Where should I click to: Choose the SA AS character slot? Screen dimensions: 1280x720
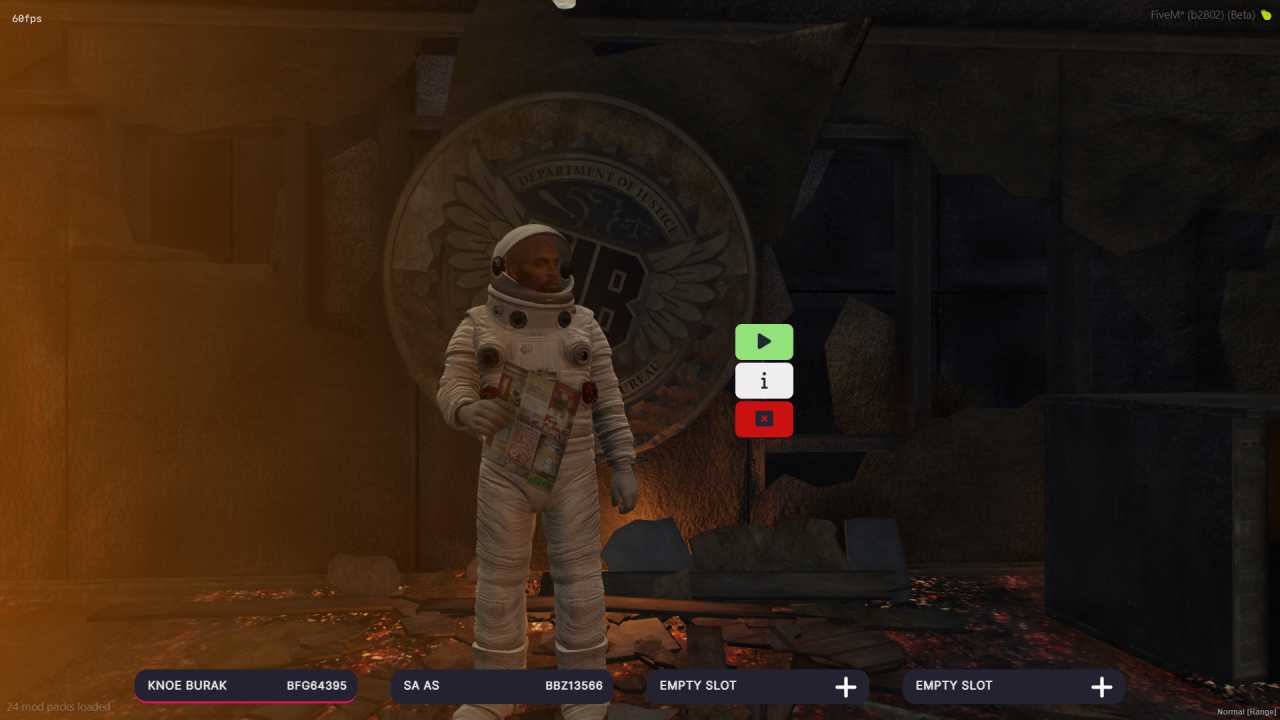(x=502, y=686)
